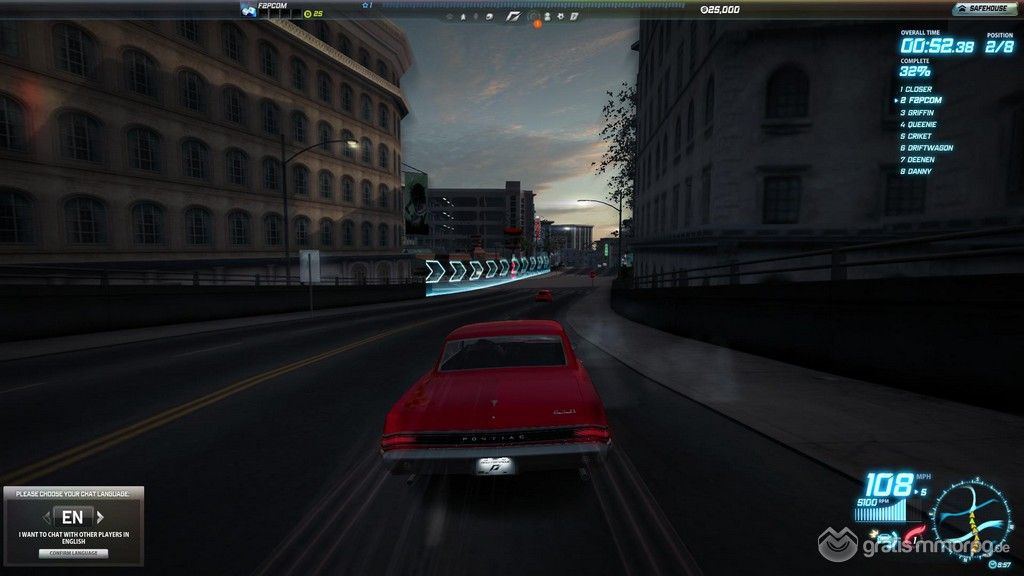
Task: Select player GRIFFIN in the standings list
Action: [920, 112]
